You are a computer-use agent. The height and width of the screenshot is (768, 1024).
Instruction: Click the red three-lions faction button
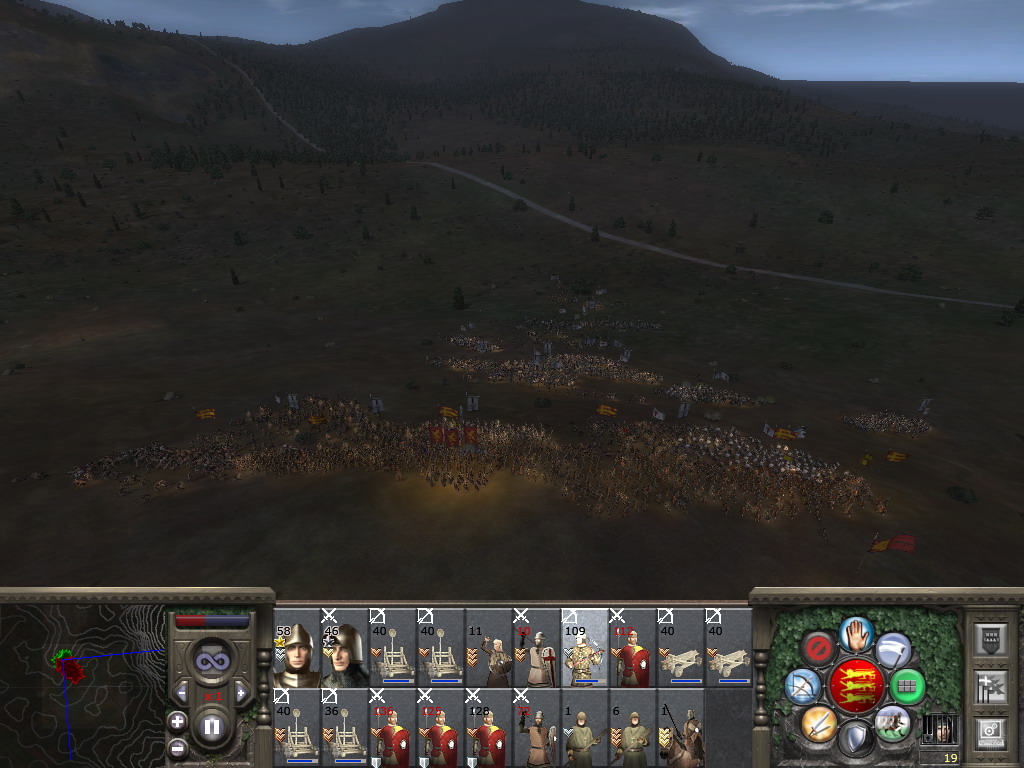855,686
